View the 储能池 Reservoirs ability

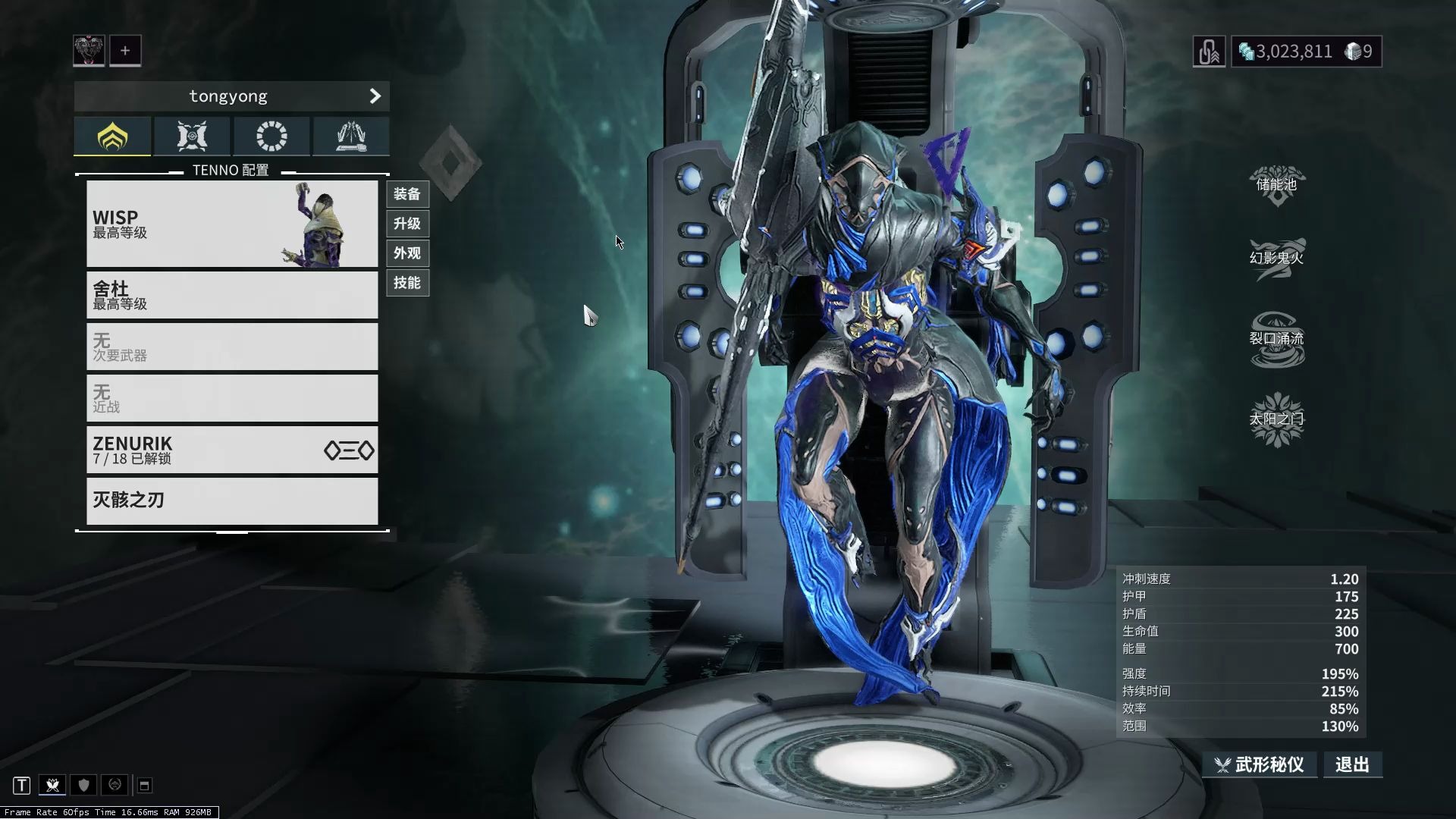pyautogui.click(x=1277, y=185)
